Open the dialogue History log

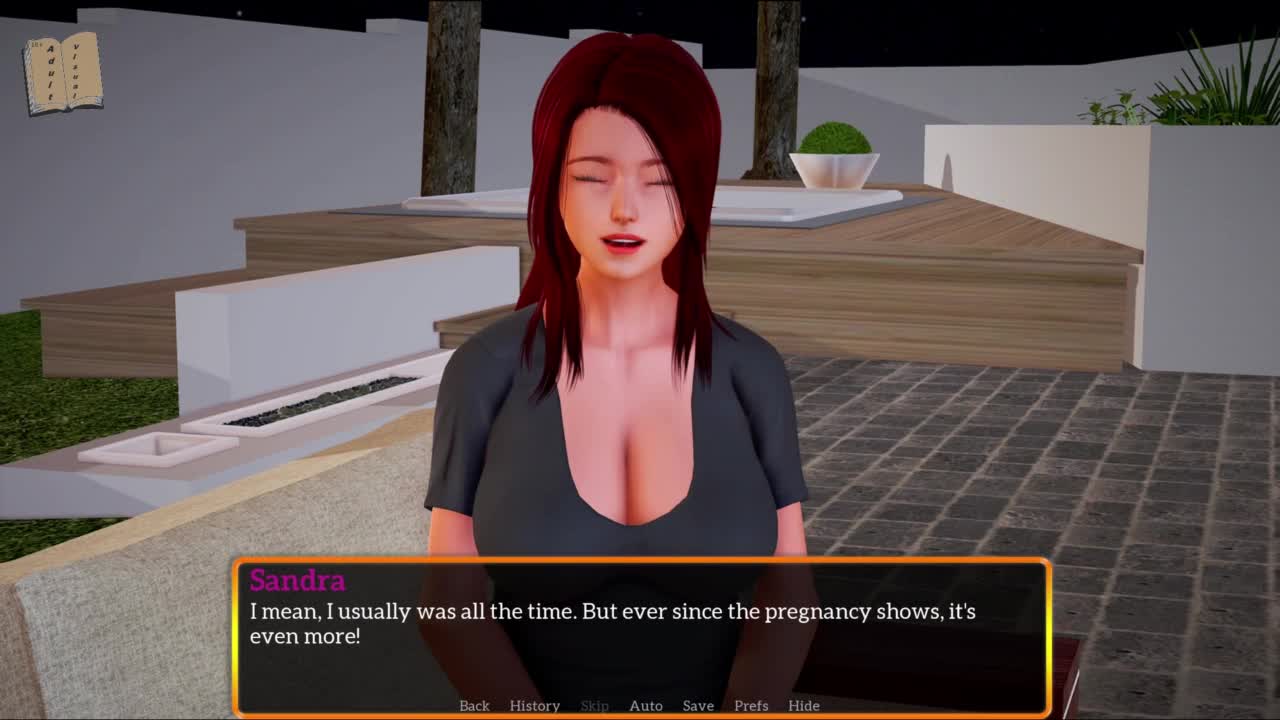click(534, 705)
